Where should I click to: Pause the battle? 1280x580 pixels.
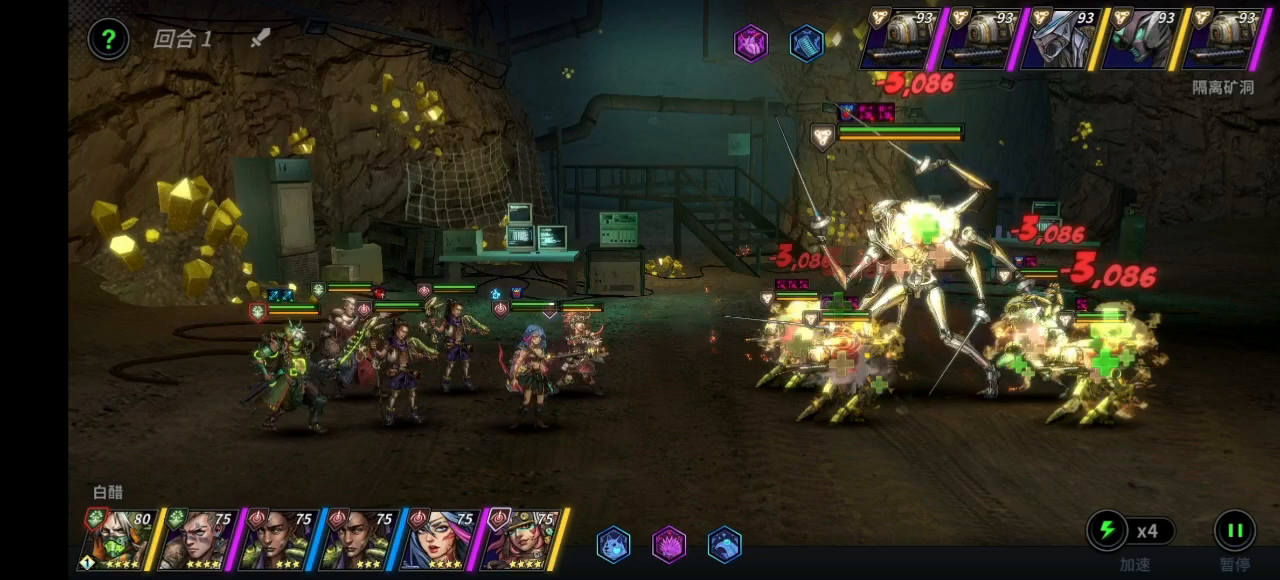(x=1234, y=530)
